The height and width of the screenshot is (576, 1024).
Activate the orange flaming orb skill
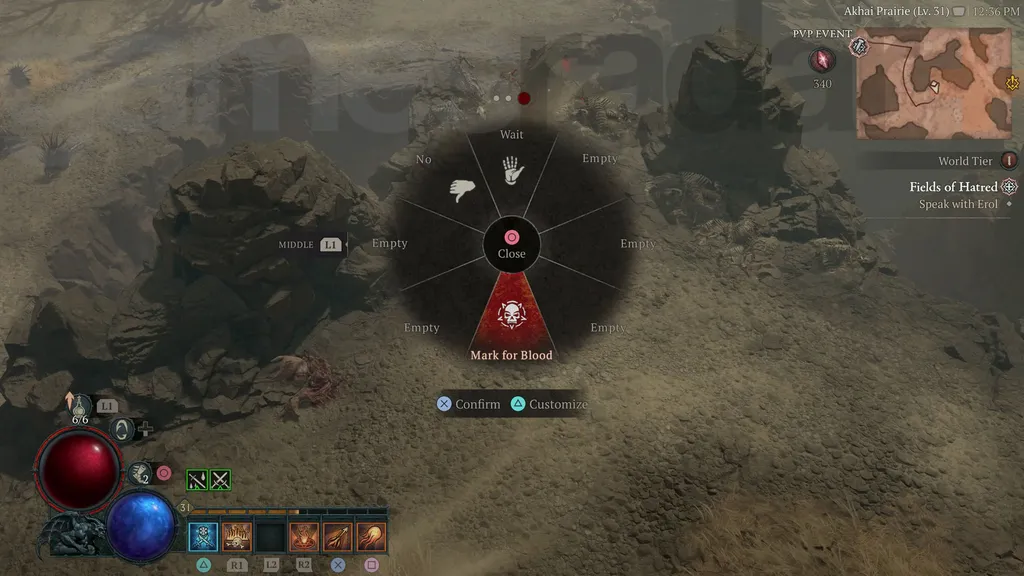(x=372, y=537)
